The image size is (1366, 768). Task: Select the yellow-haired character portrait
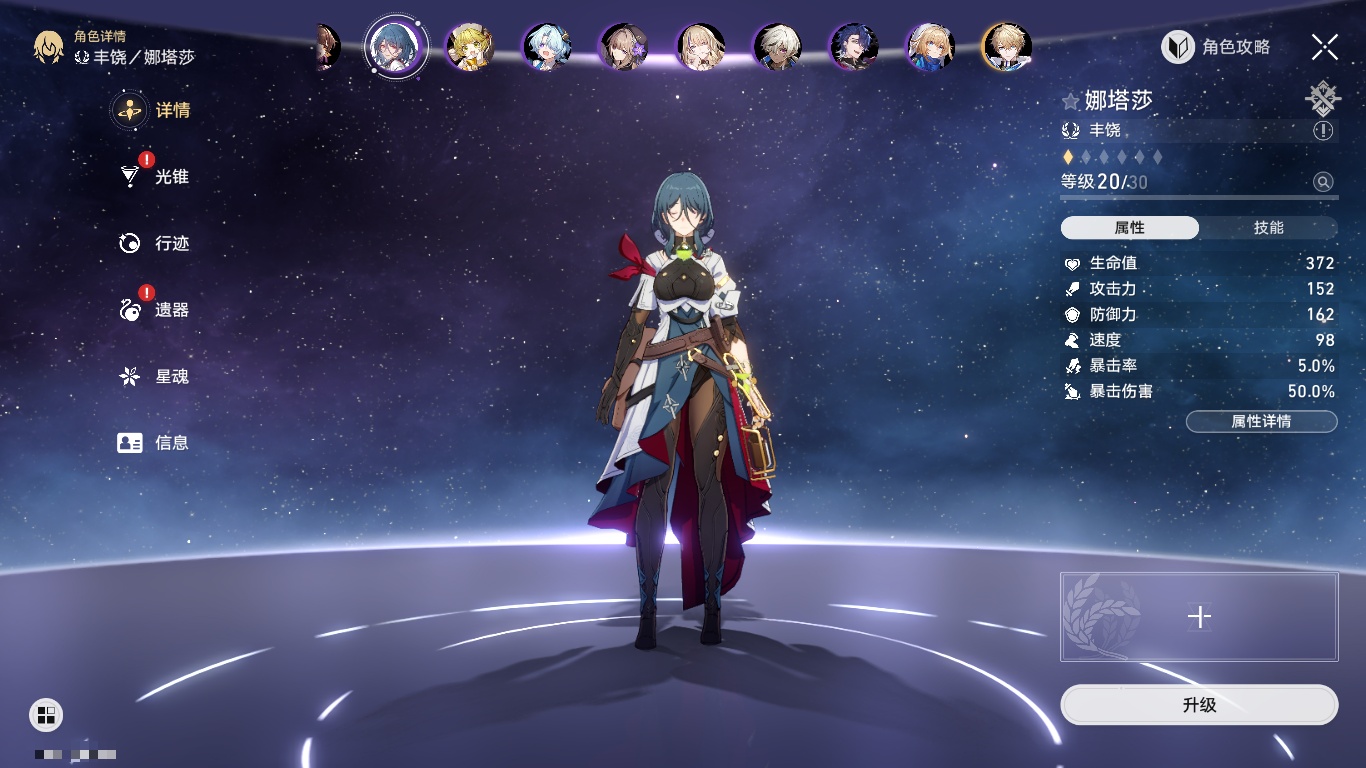pos(469,47)
